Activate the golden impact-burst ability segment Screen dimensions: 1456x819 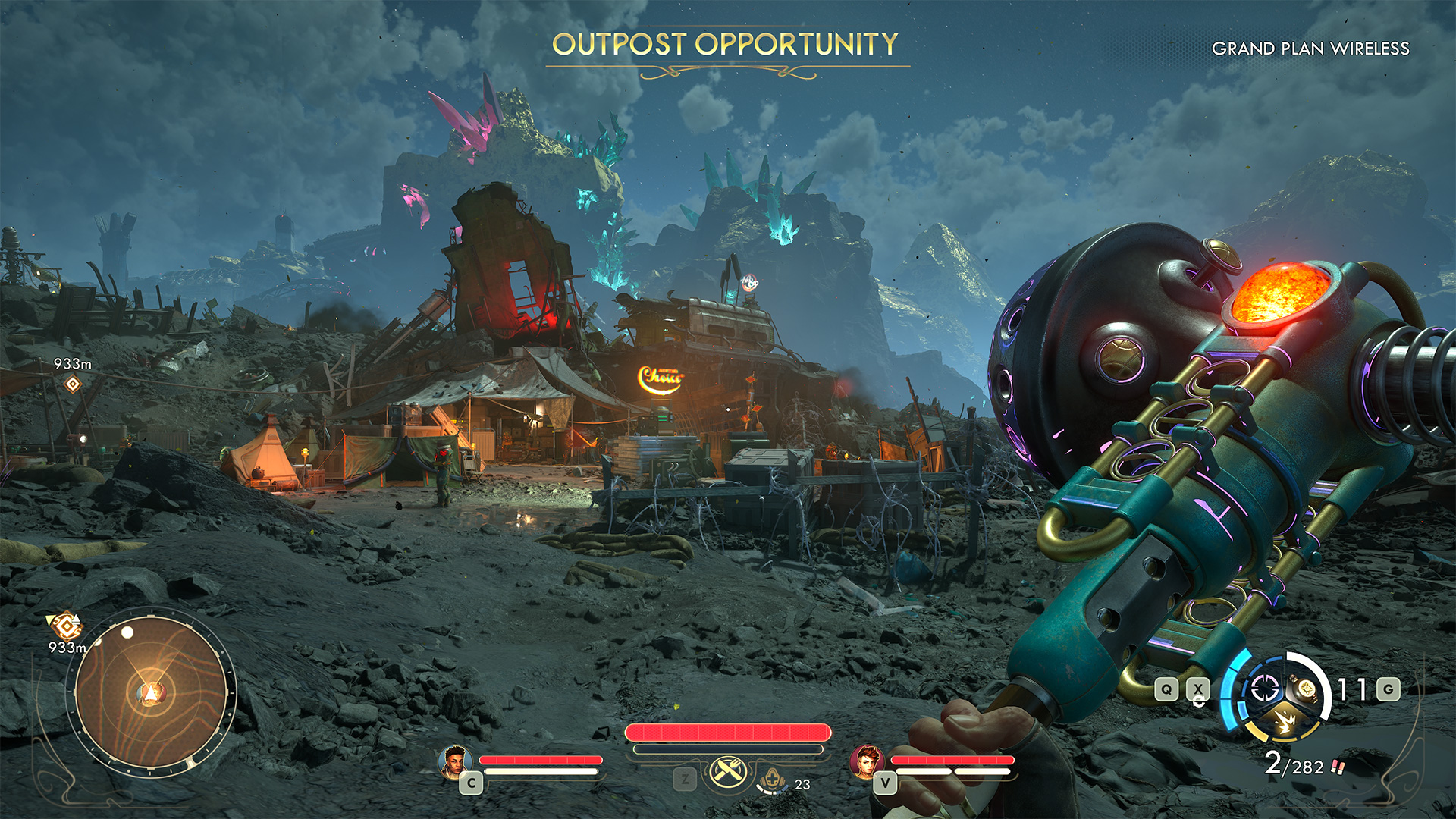(x=1285, y=722)
